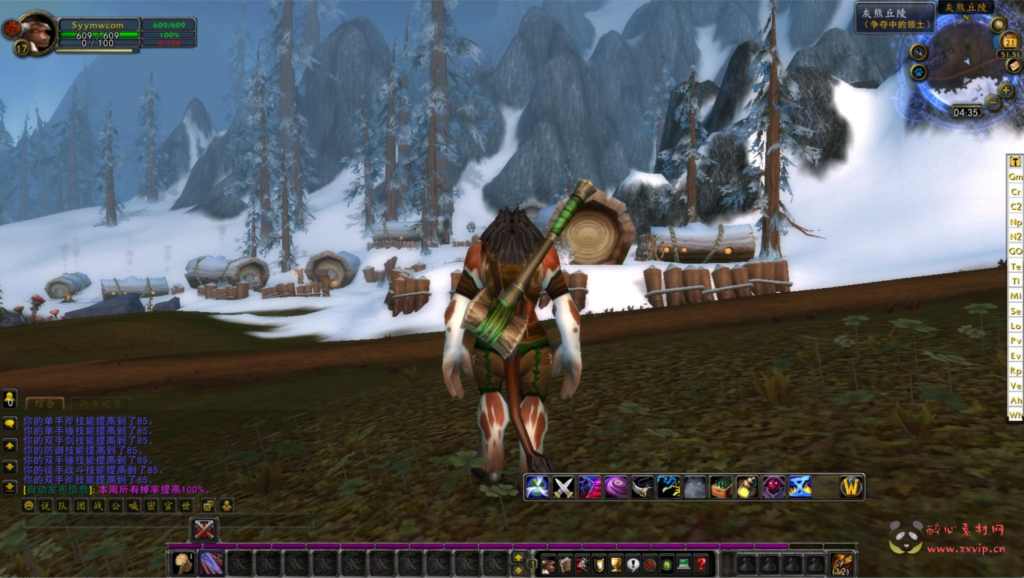The width and height of the screenshot is (1024, 578).
Task: Toggle the minimap tracking paw icon
Action: [918, 72]
